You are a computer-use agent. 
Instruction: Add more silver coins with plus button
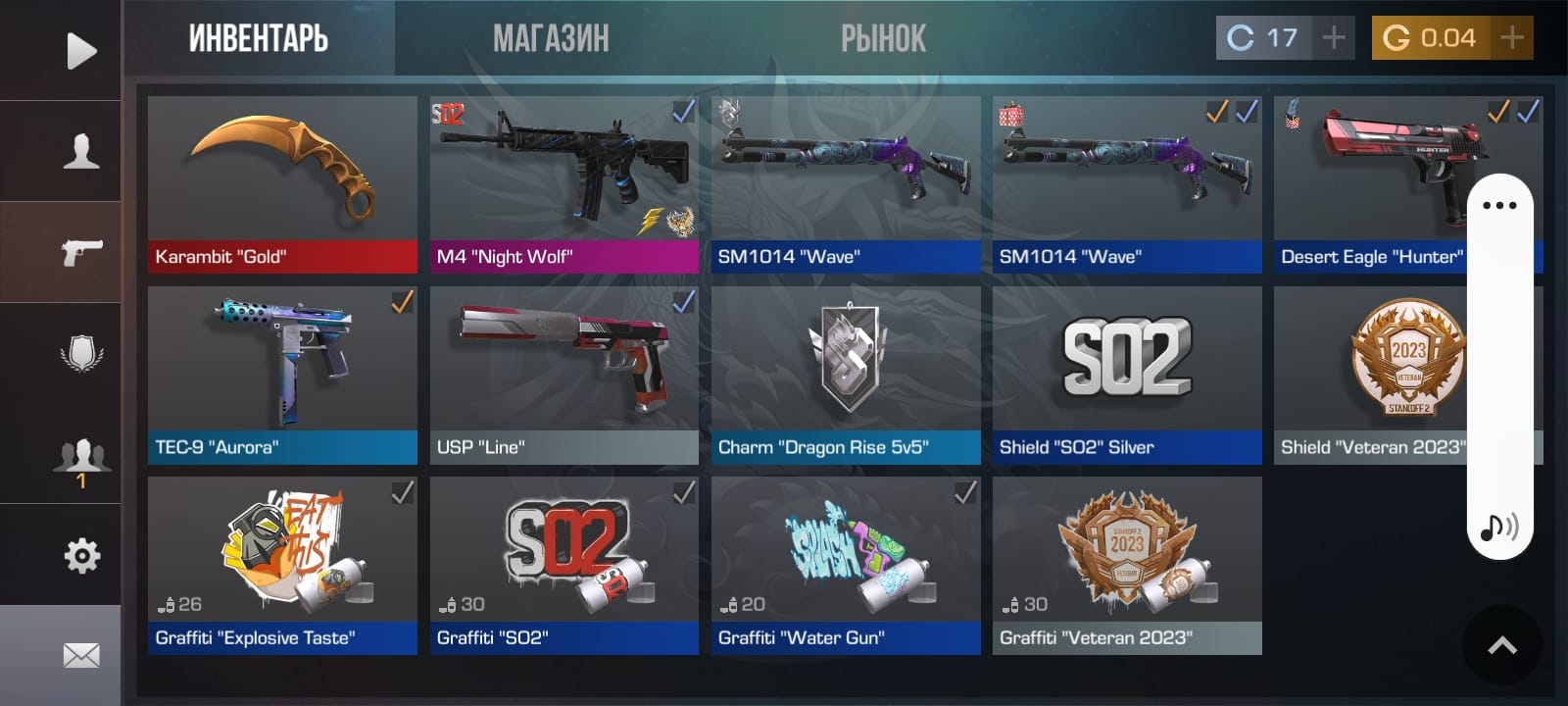click(x=1334, y=38)
